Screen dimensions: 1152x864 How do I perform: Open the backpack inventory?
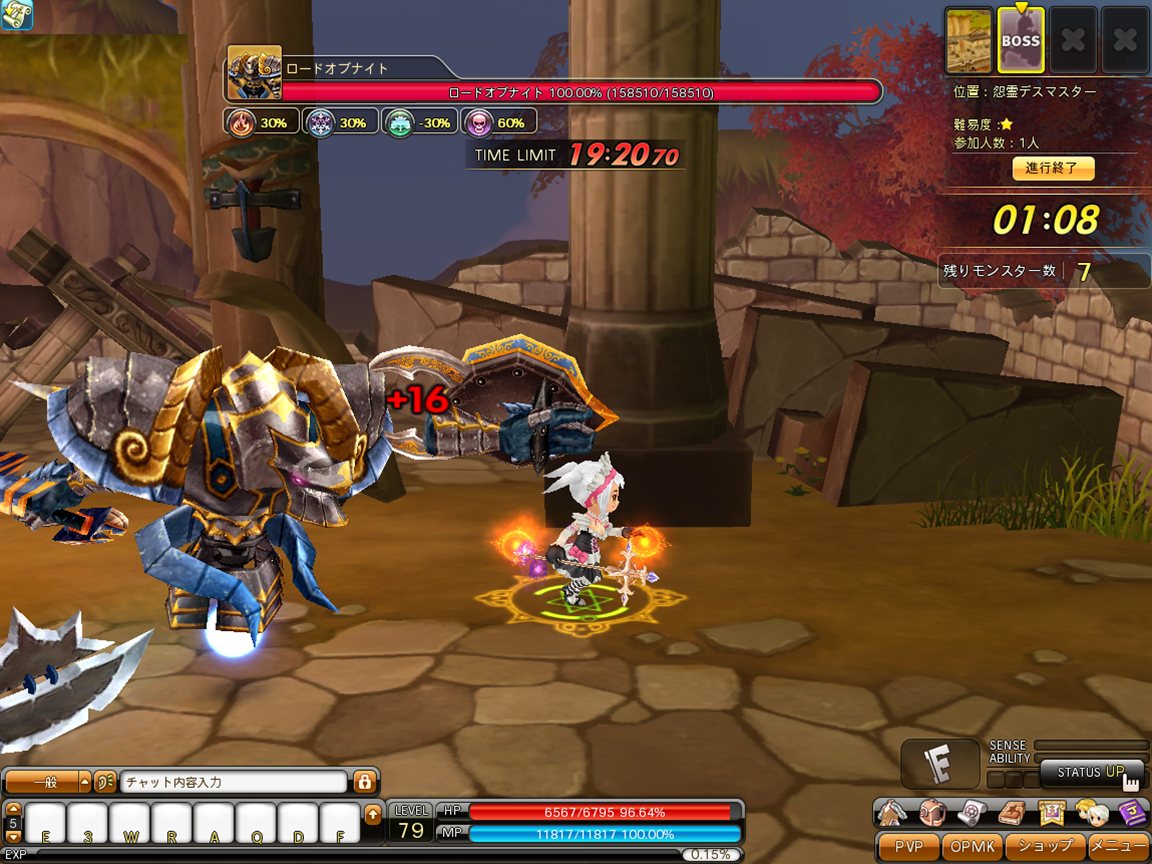coord(933,811)
